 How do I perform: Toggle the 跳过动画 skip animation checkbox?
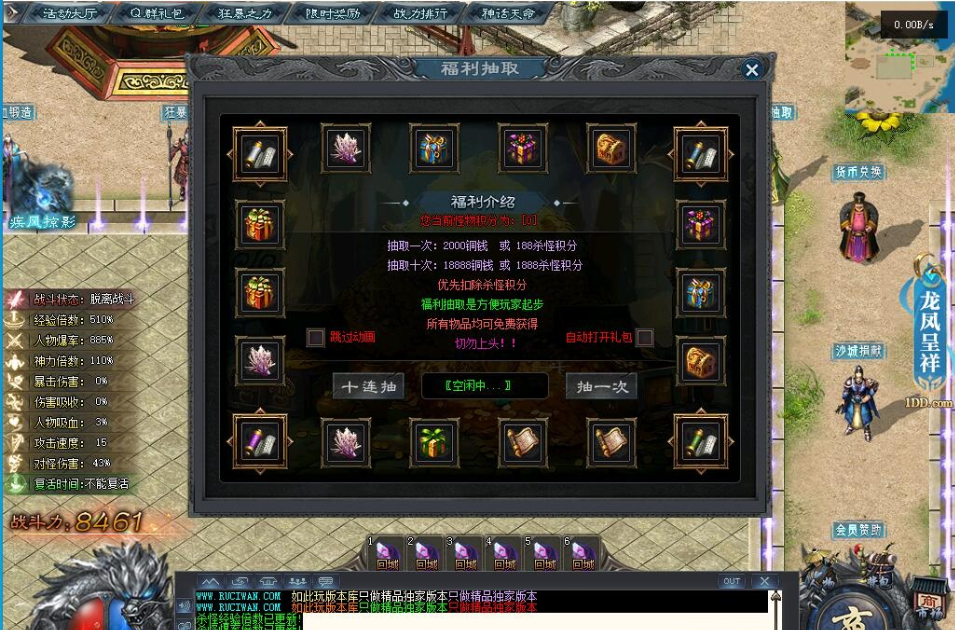pos(316,337)
